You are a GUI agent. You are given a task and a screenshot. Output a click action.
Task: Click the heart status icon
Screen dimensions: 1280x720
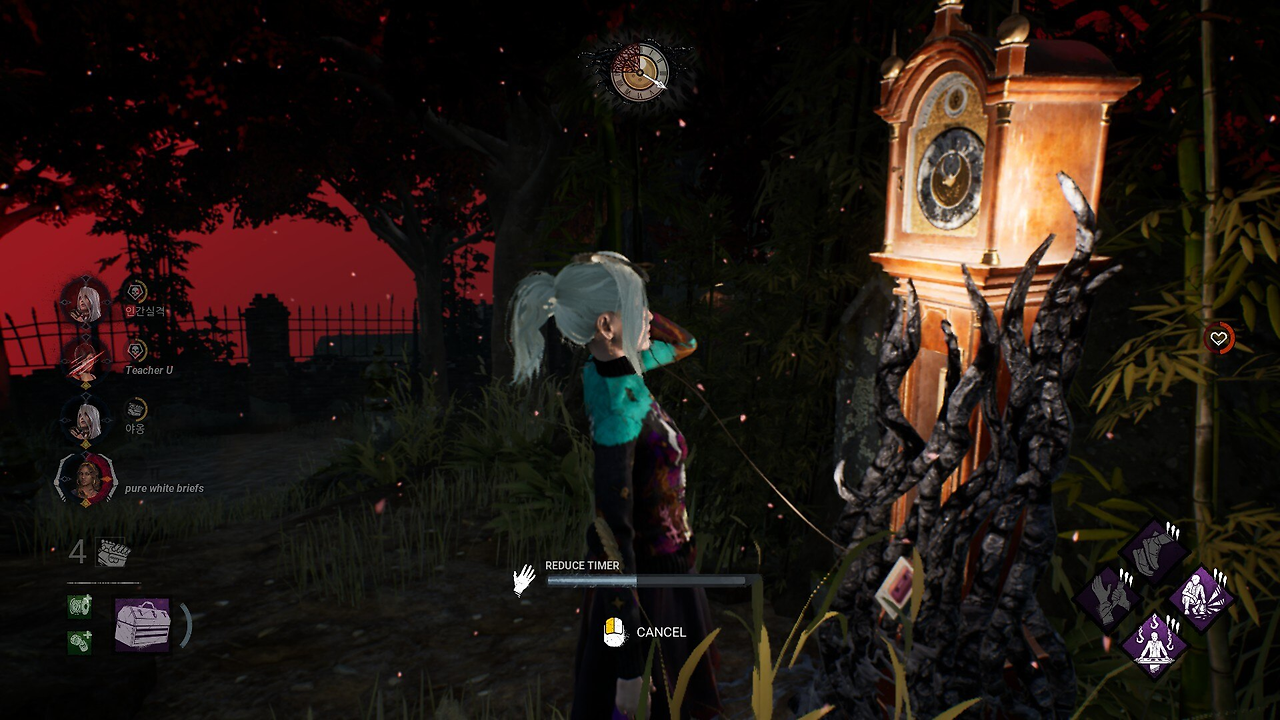(1218, 339)
